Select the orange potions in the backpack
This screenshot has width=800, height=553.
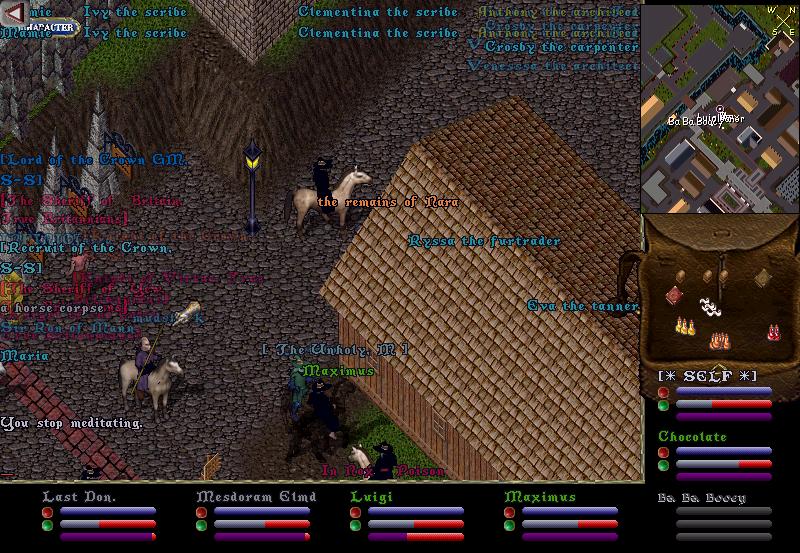click(x=718, y=340)
